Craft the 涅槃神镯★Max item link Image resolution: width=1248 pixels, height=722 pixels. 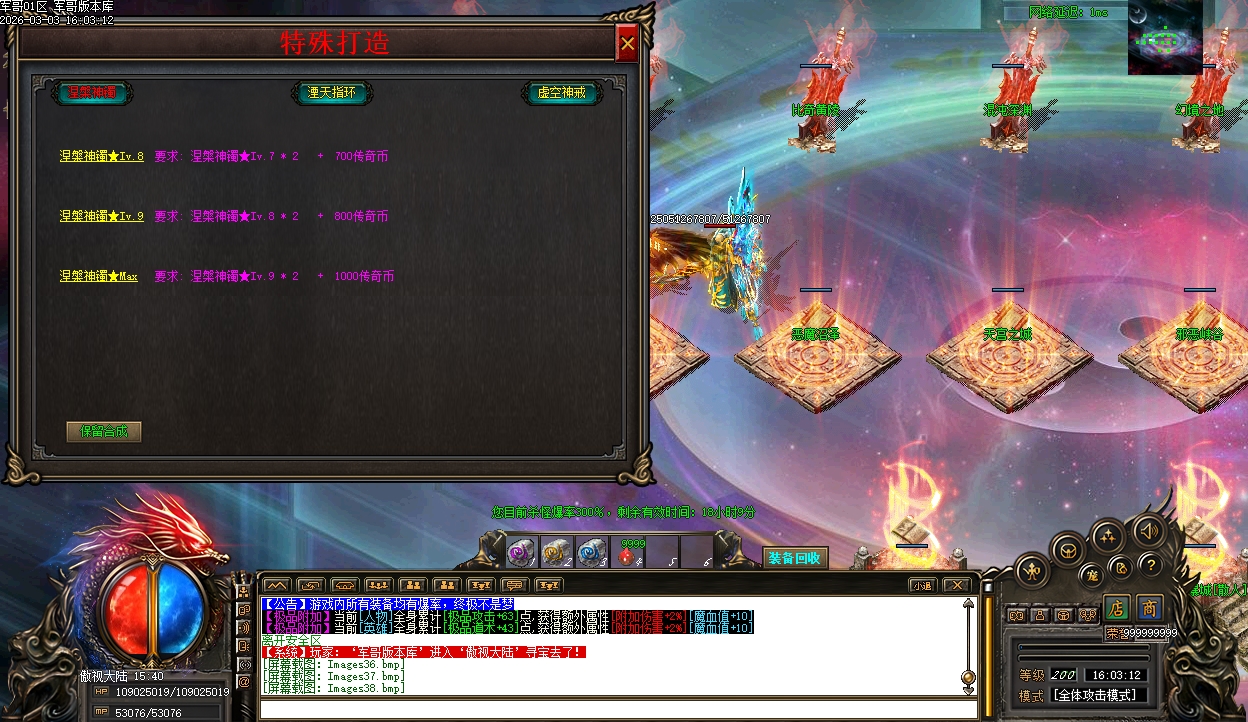pos(98,277)
